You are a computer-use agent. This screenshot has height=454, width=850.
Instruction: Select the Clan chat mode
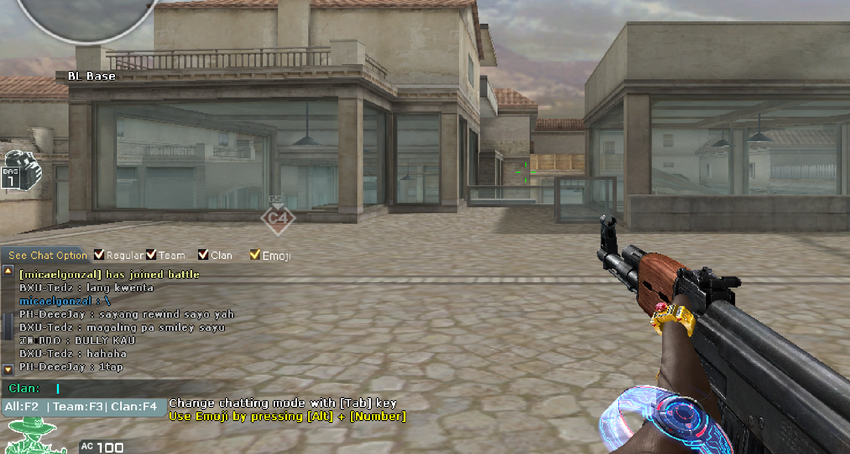(134, 407)
